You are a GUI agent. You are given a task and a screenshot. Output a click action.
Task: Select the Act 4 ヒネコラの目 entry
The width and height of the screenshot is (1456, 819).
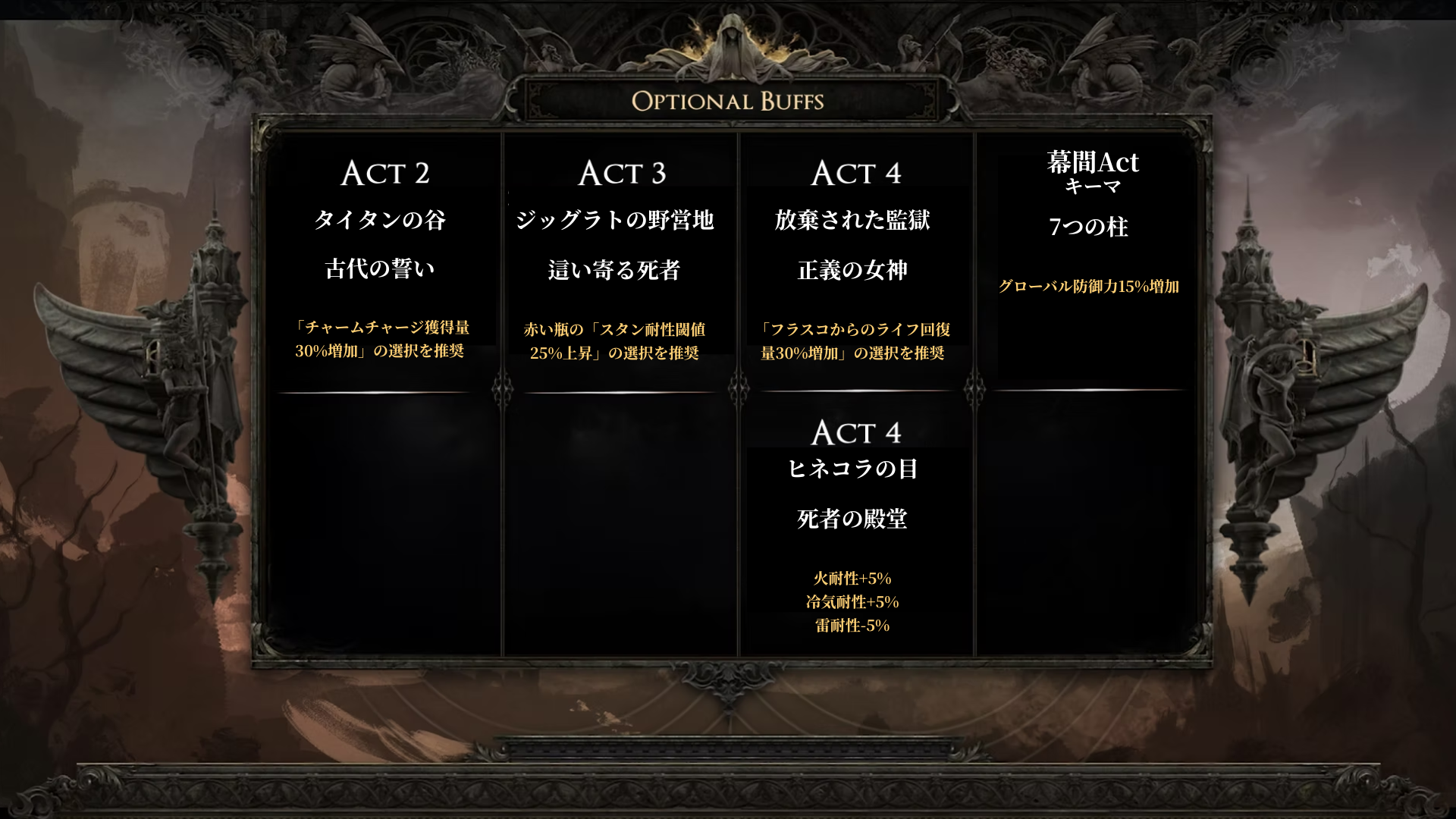(x=855, y=523)
